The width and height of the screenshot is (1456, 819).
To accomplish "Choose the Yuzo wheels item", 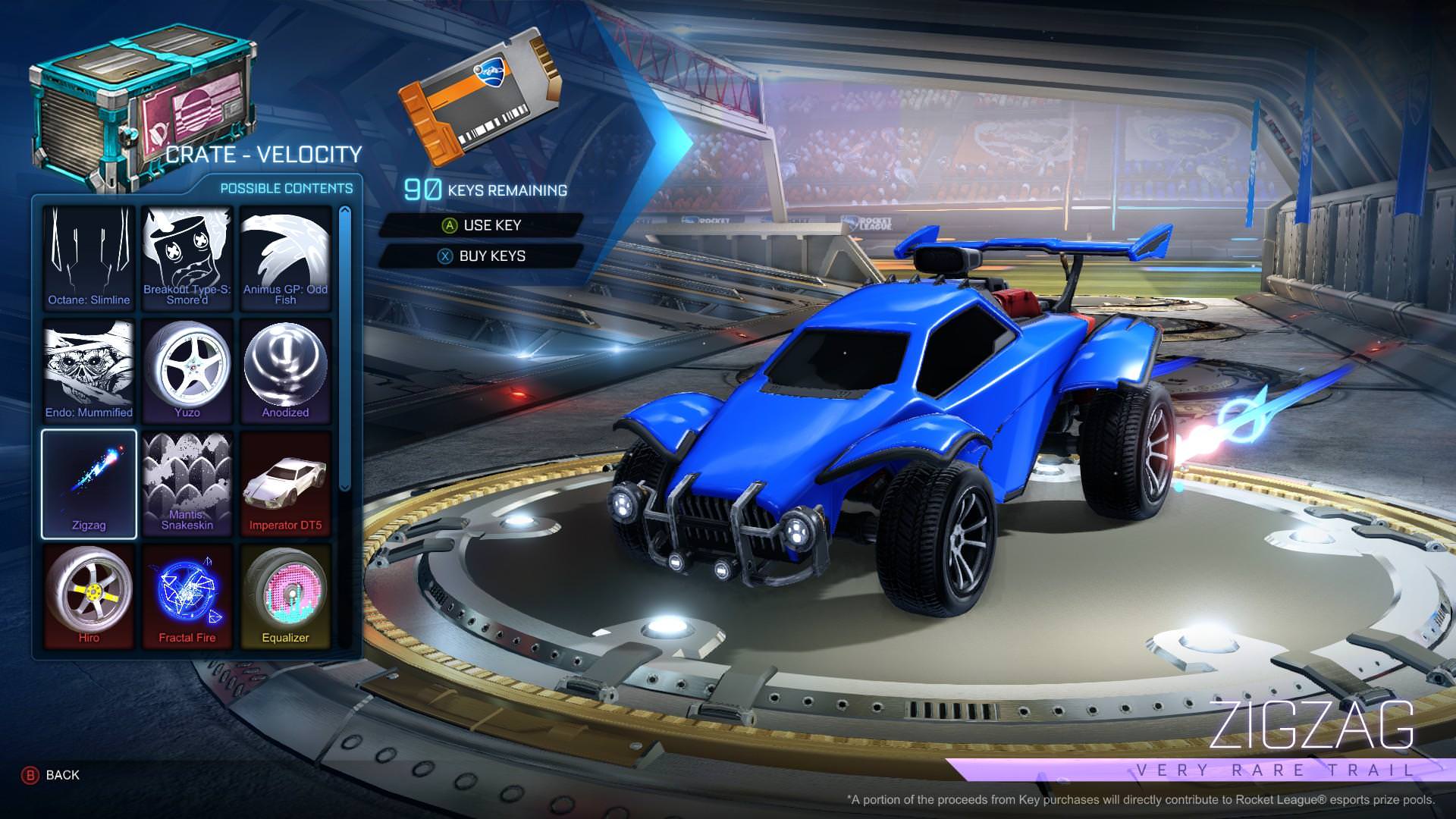I will coord(187,370).
